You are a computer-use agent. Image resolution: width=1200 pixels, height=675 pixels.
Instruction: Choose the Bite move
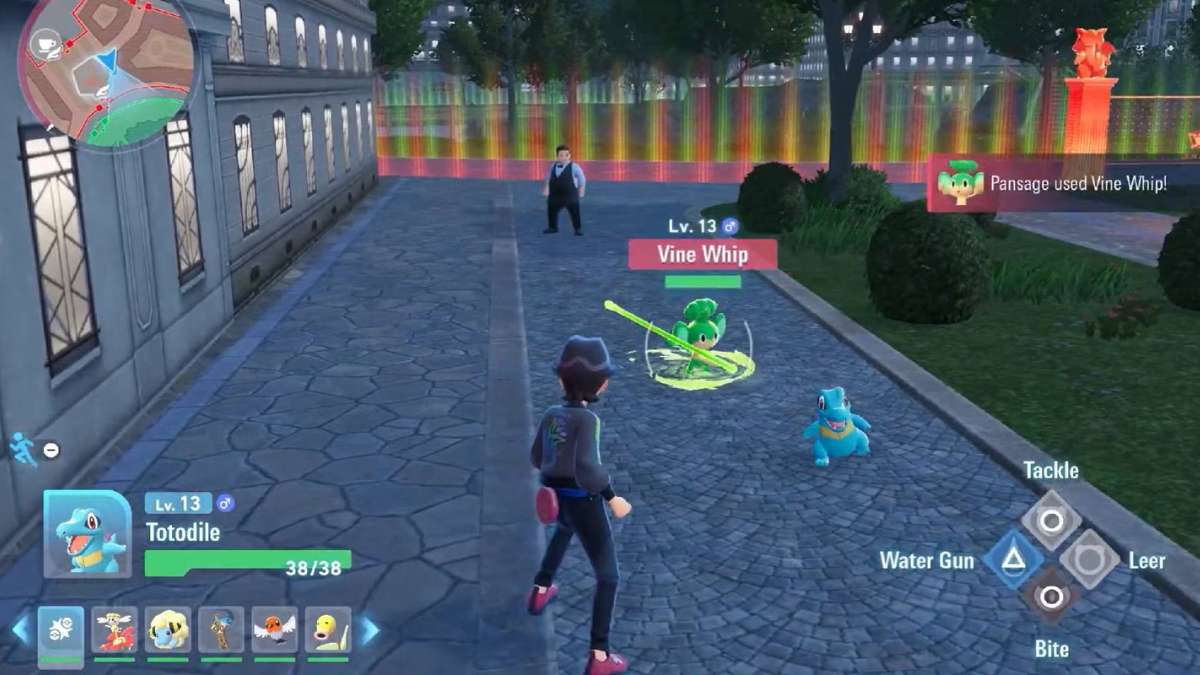[x=1051, y=598]
